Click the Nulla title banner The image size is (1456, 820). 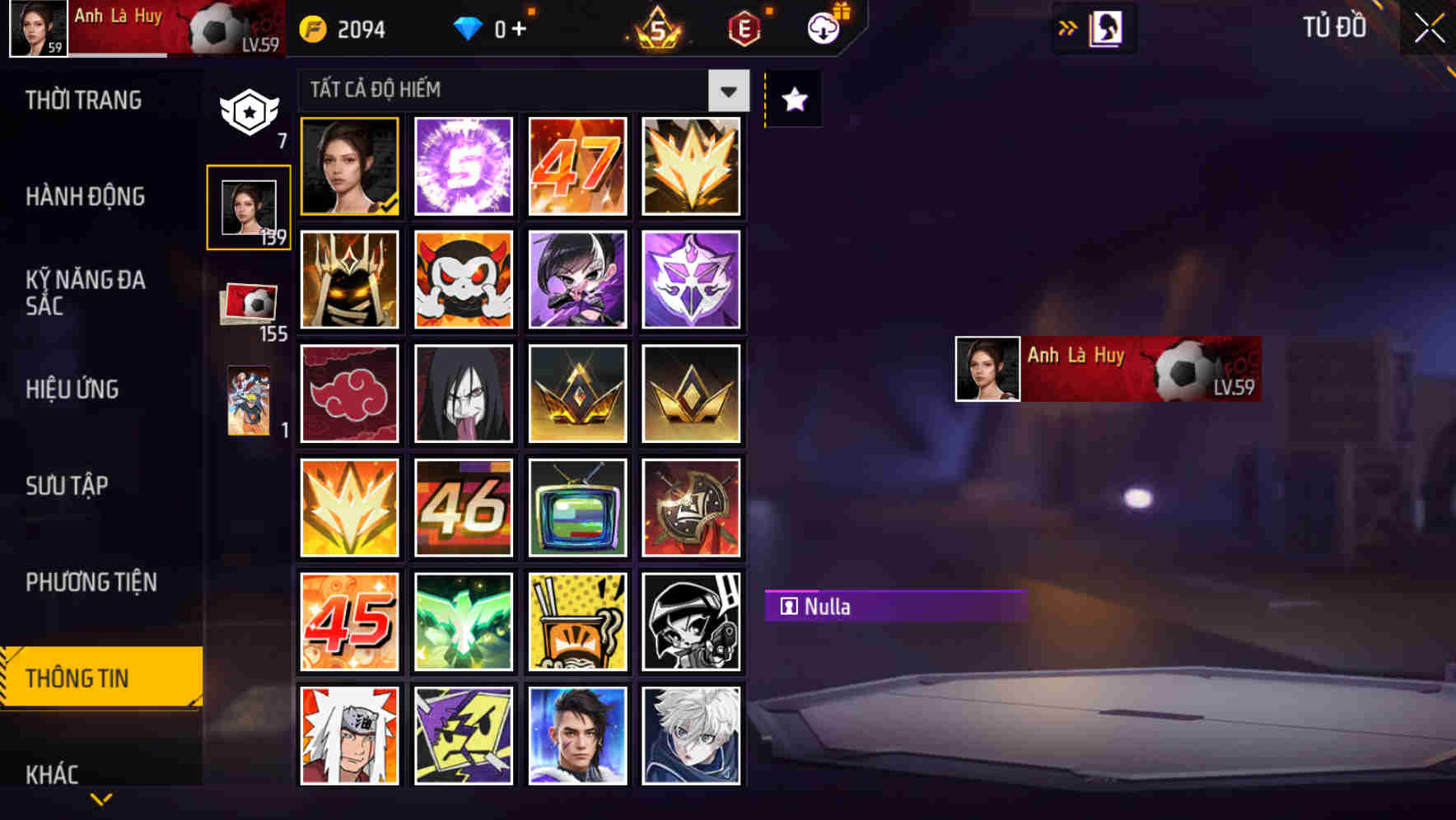(898, 607)
